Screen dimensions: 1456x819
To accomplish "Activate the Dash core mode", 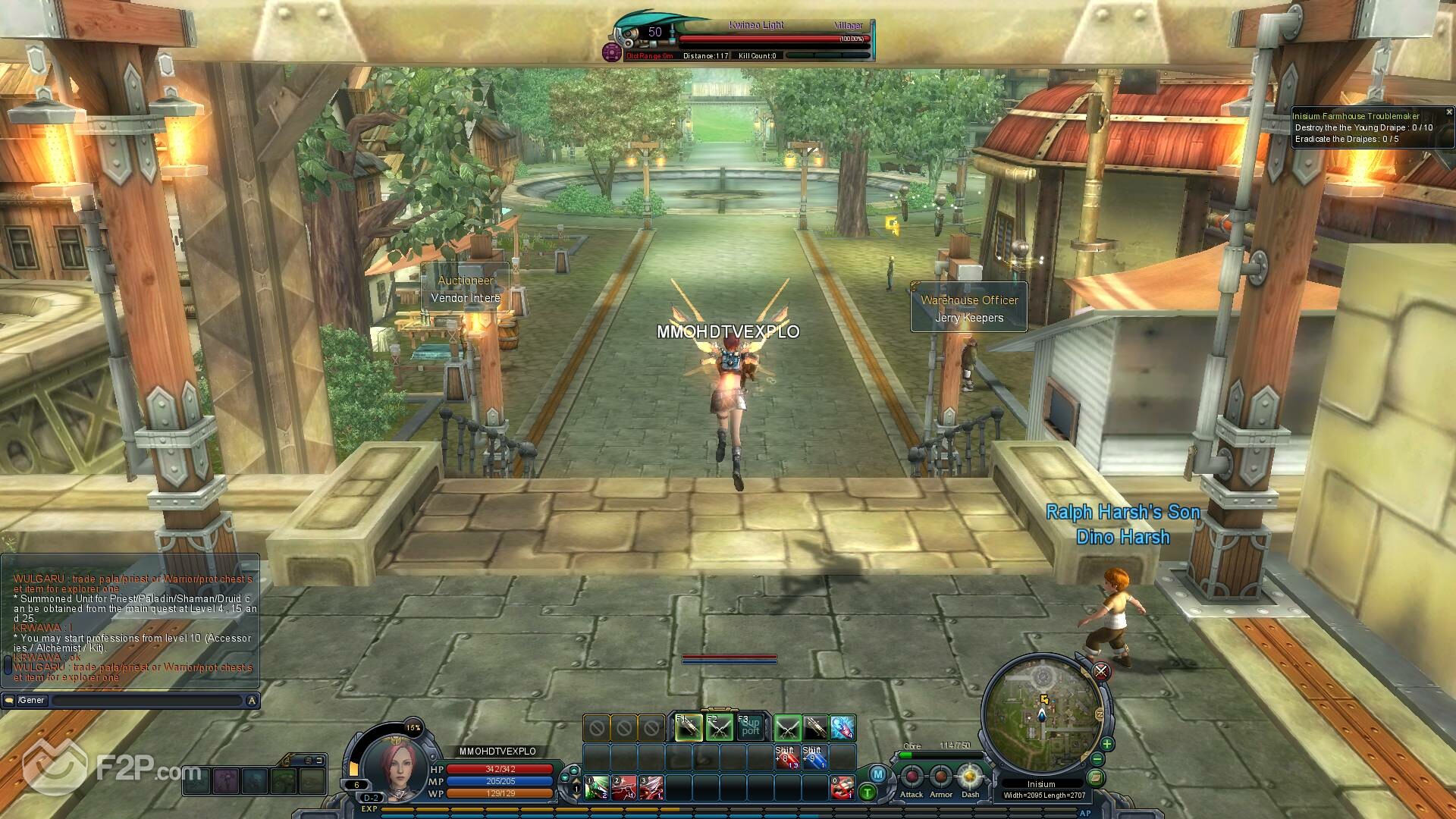I will [x=970, y=777].
